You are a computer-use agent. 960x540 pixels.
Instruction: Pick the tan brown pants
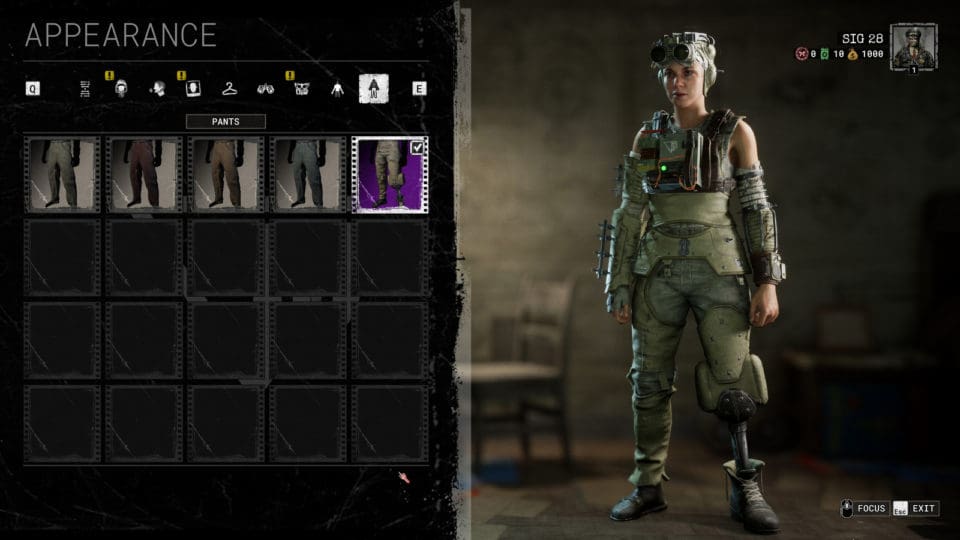click(x=226, y=175)
